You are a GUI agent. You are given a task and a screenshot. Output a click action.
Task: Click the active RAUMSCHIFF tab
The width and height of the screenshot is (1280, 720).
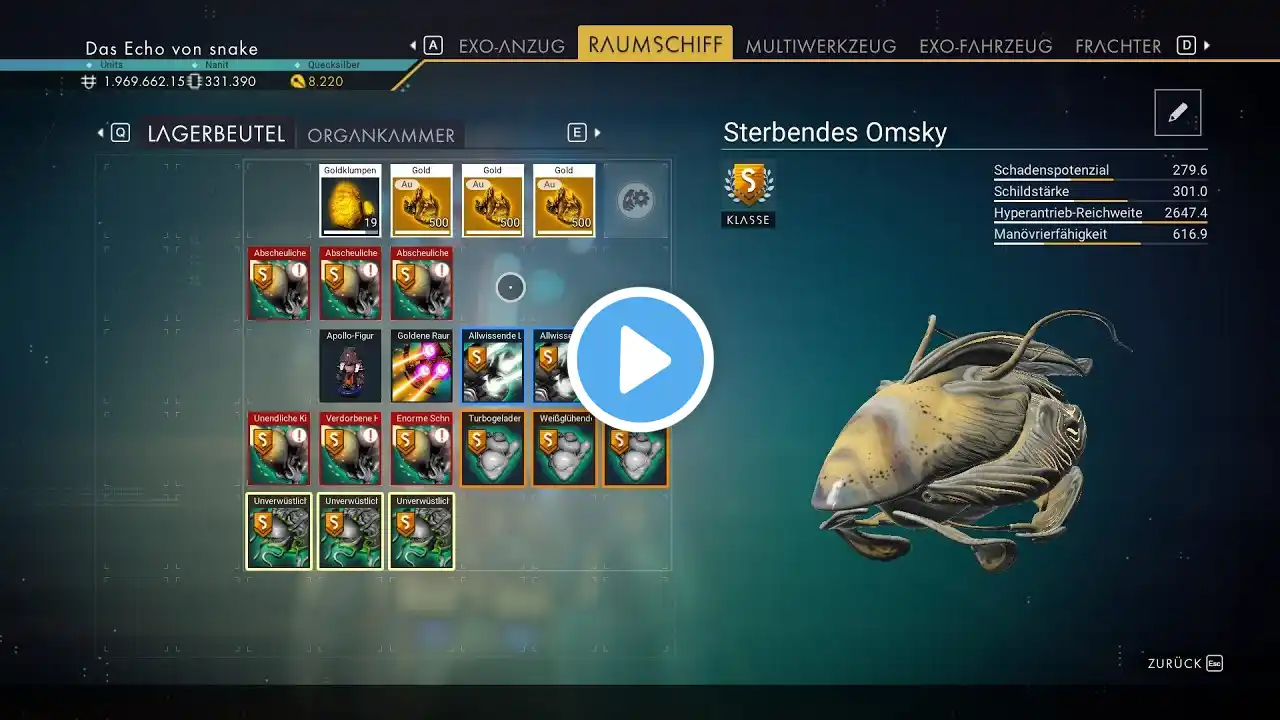point(655,45)
